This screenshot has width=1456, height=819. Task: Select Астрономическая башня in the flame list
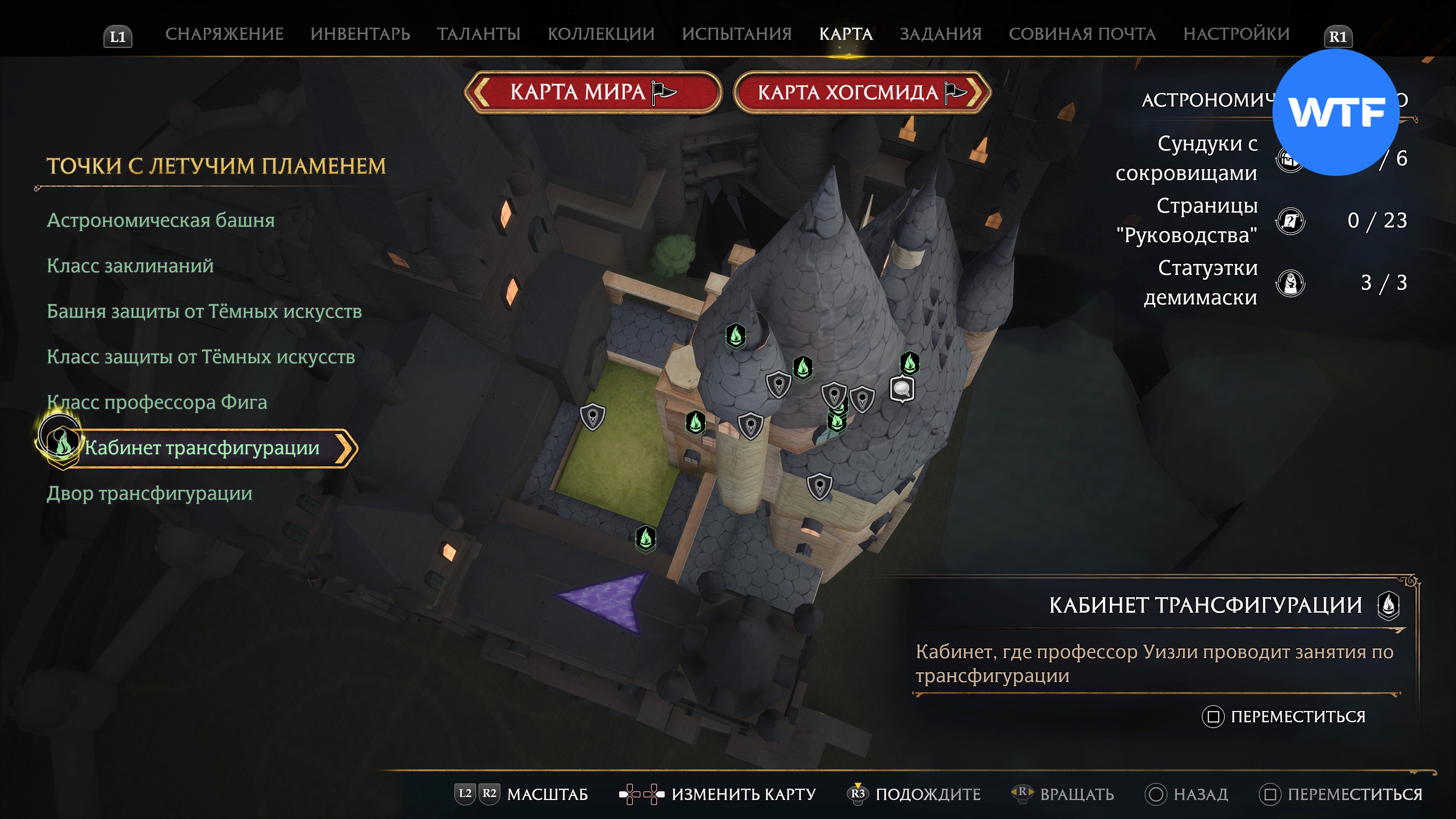[160, 220]
